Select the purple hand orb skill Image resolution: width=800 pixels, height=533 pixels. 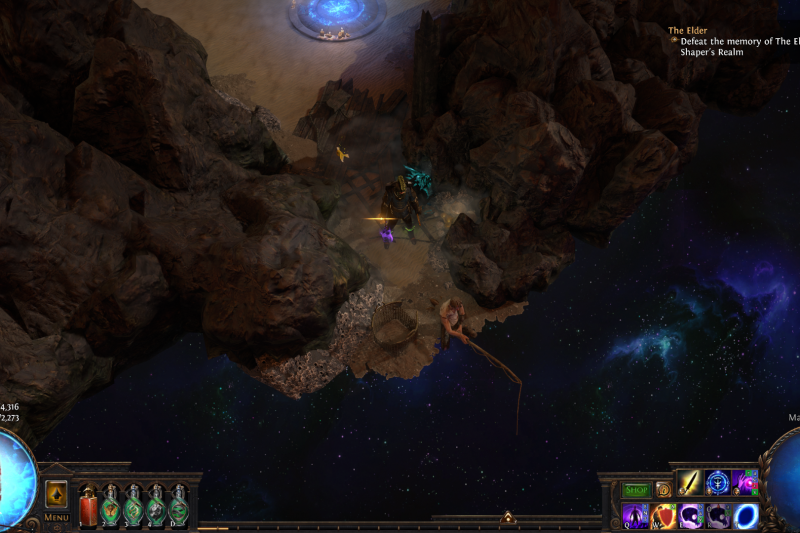click(x=745, y=483)
